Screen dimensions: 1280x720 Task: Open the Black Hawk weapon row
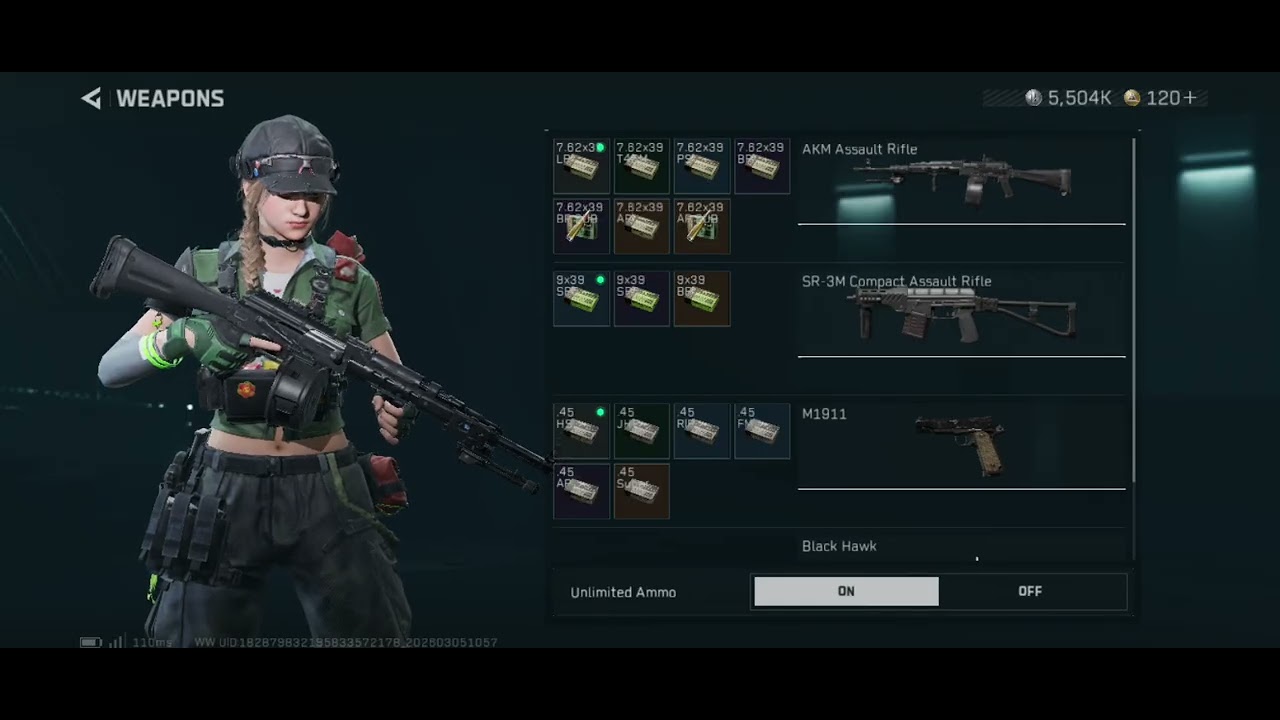961,547
